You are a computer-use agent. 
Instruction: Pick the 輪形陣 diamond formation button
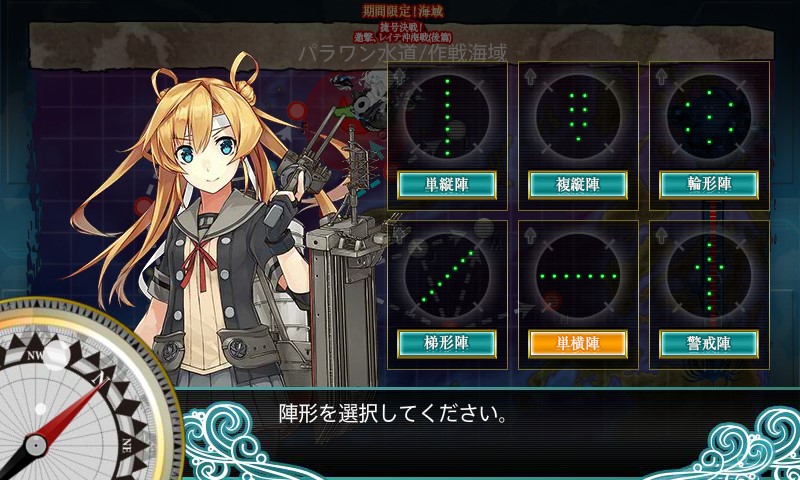[x=709, y=184]
